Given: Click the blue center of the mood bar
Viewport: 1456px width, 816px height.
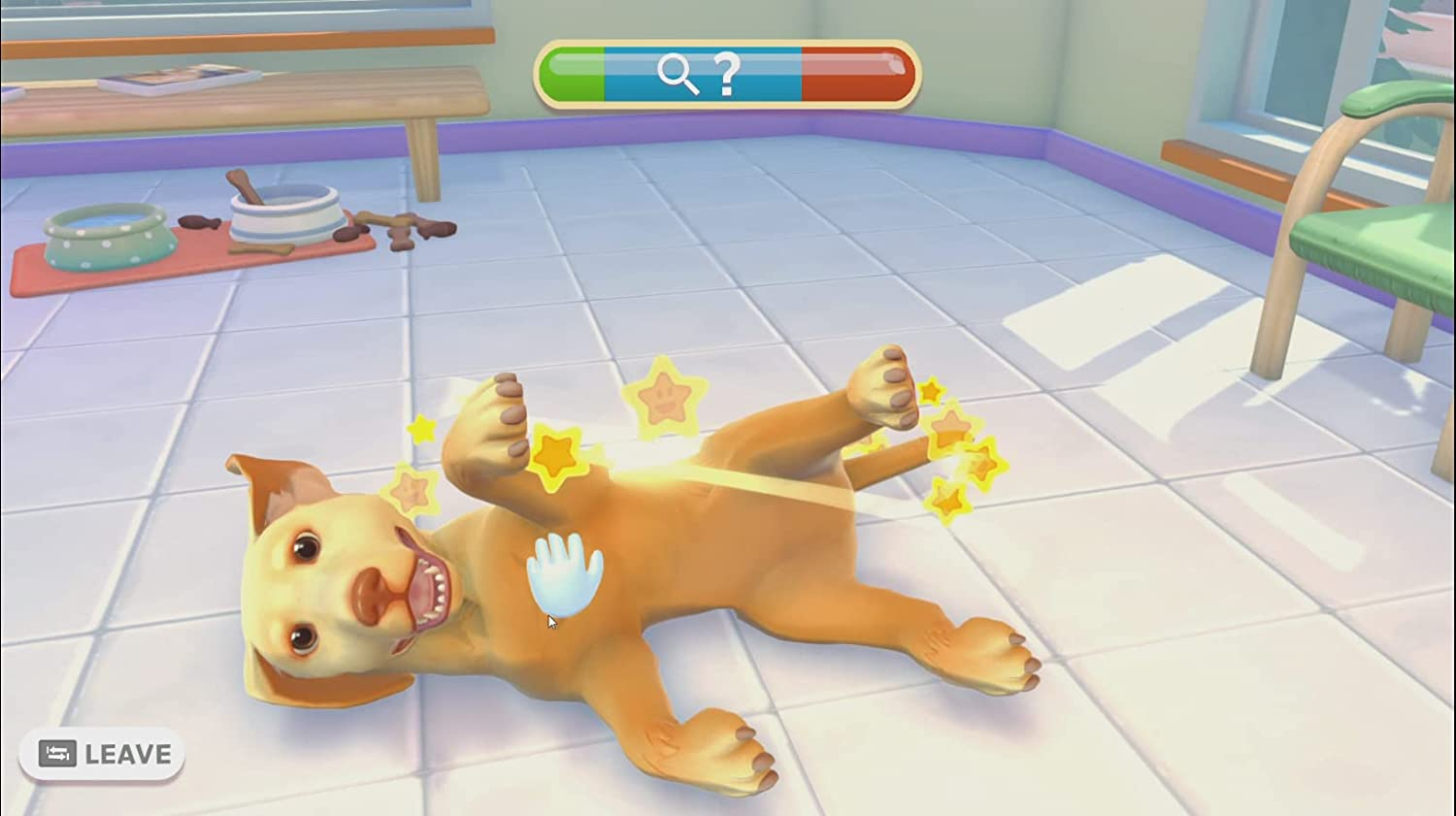Looking at the screenshot, I should tap(704, 71).
